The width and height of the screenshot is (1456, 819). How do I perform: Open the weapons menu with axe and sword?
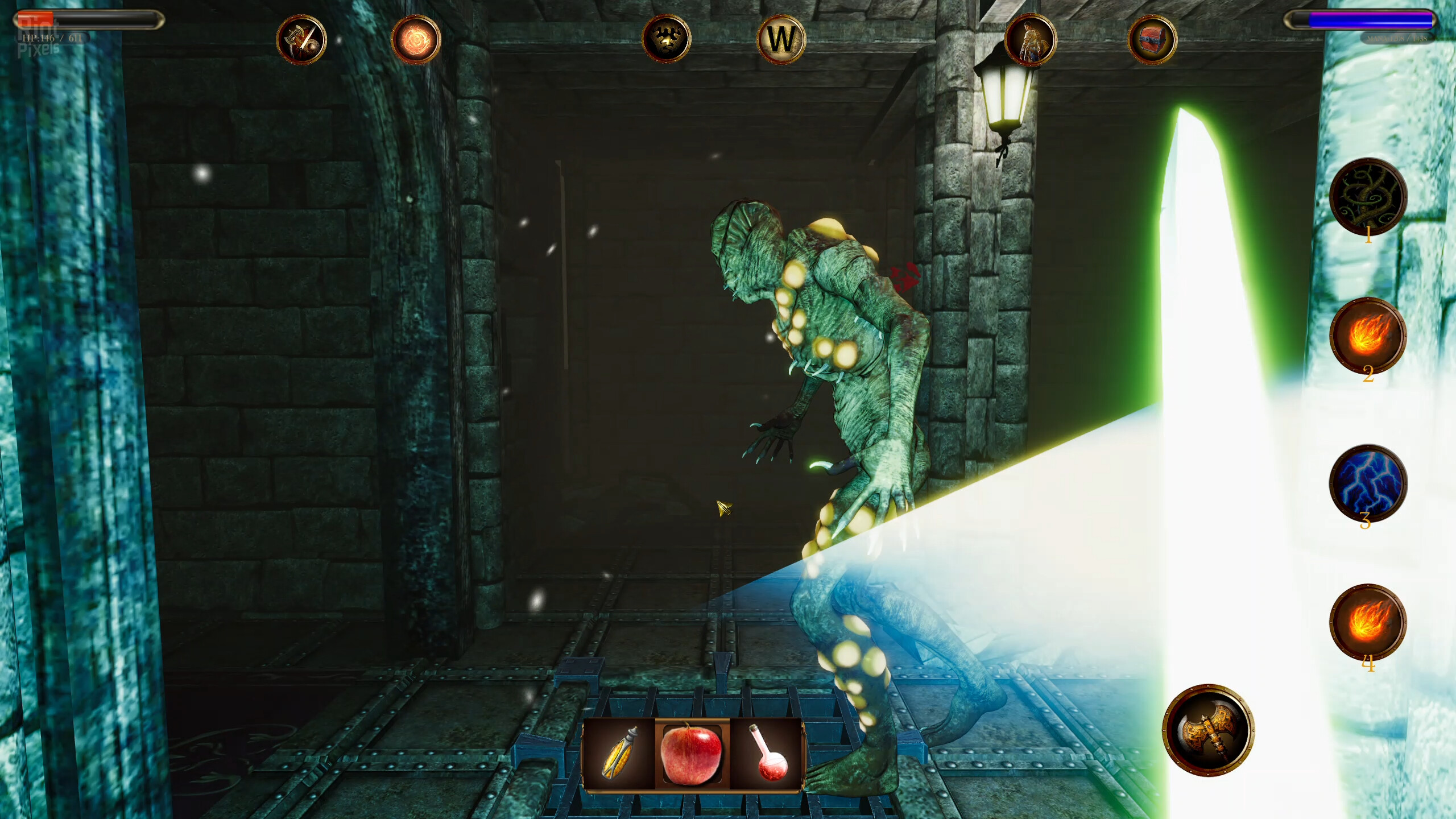point(301,40)
